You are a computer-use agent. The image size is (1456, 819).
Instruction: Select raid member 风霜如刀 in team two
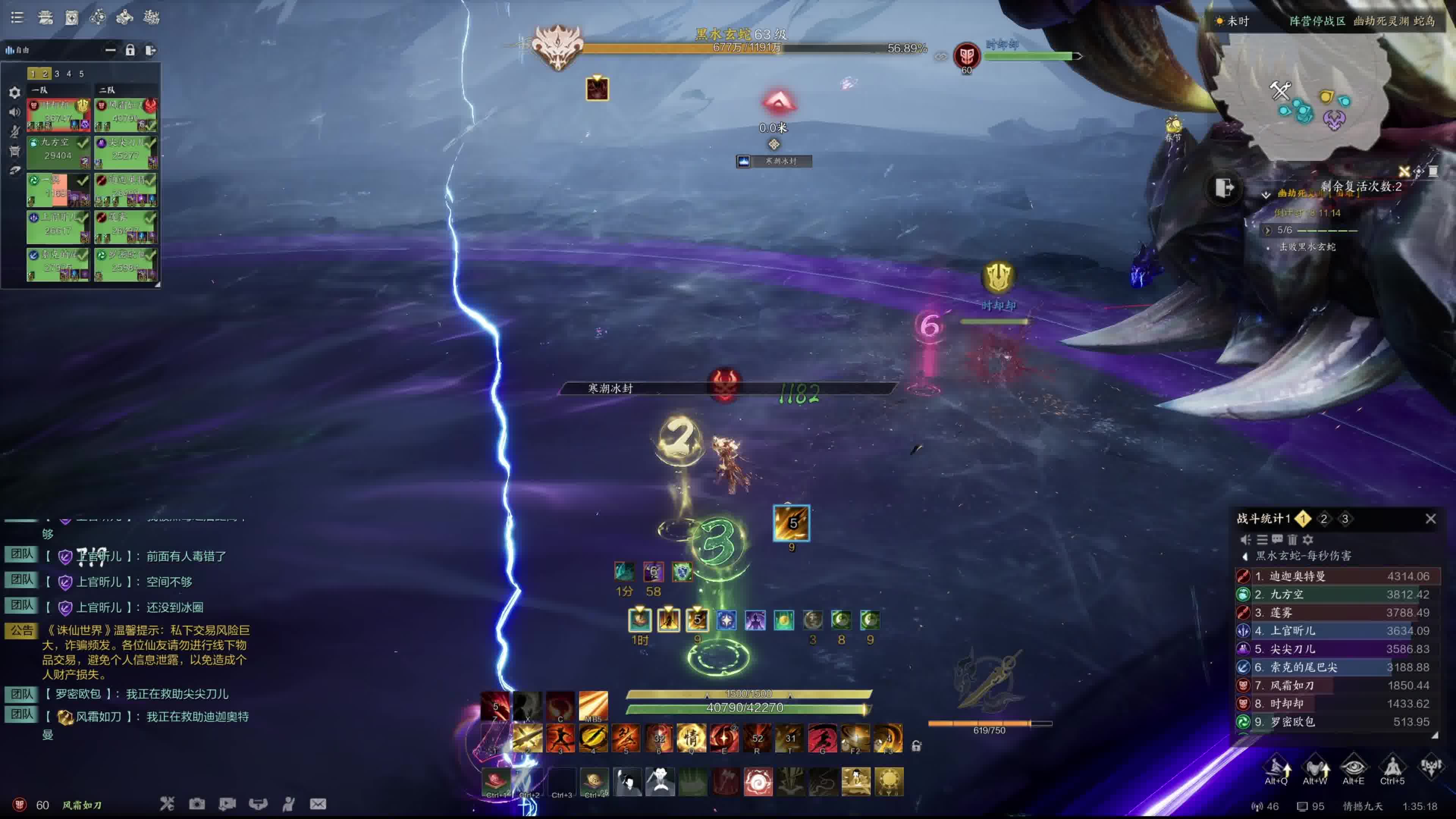[x=126, y=113]
